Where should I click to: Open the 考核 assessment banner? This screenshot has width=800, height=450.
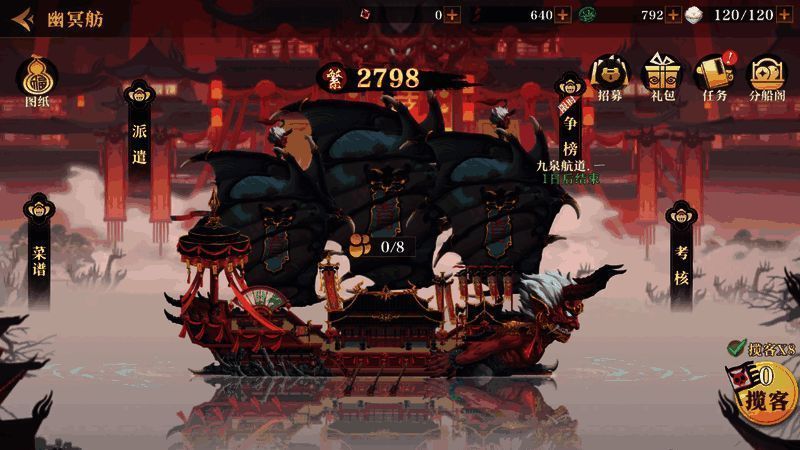click(x=681, y=256)
